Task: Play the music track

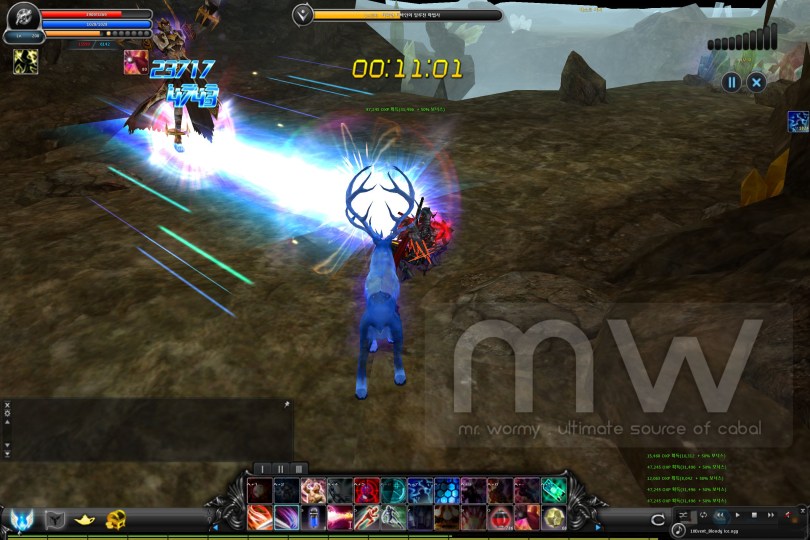Action: point(738,515)
